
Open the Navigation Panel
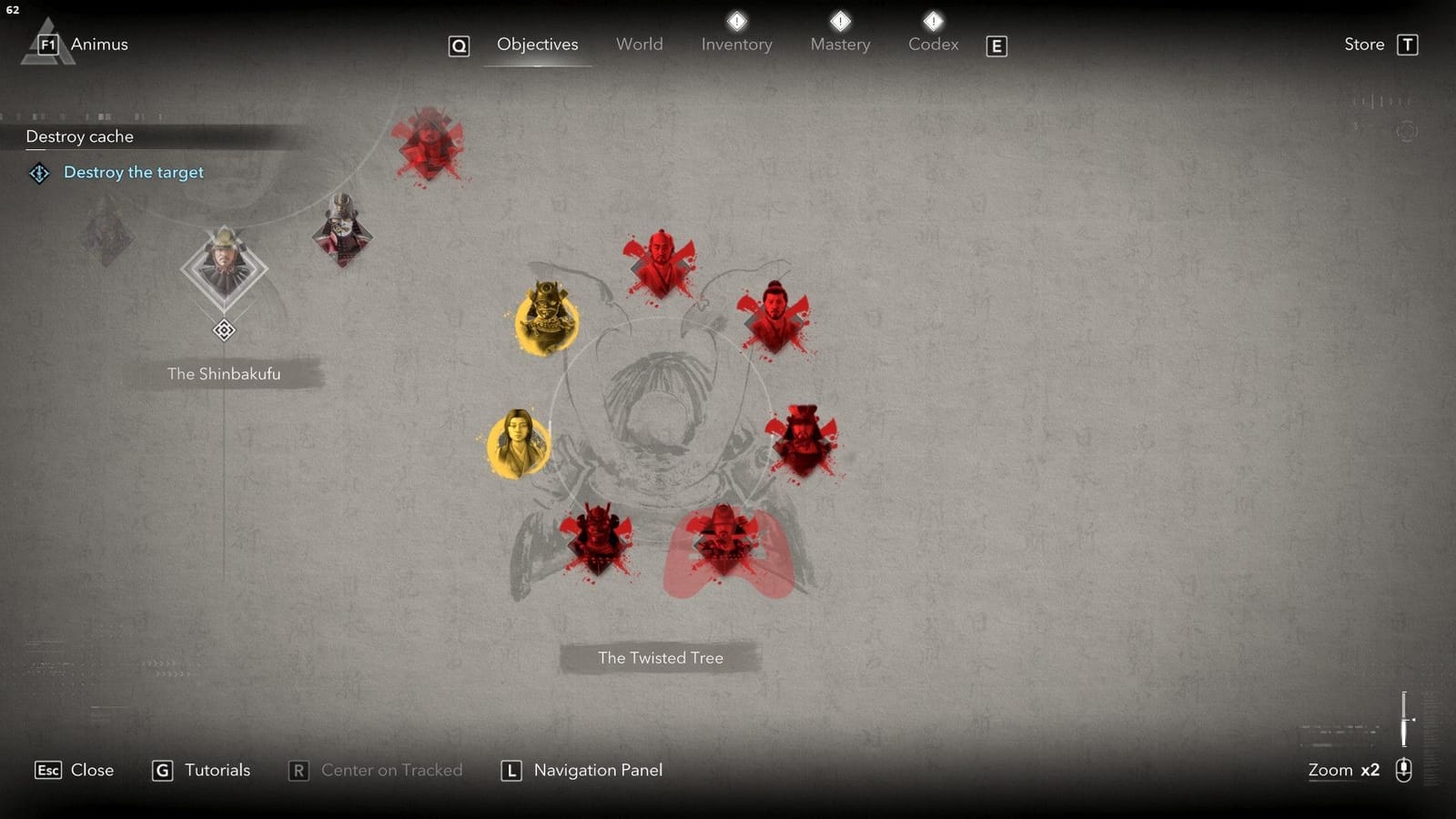pos(598,770)
